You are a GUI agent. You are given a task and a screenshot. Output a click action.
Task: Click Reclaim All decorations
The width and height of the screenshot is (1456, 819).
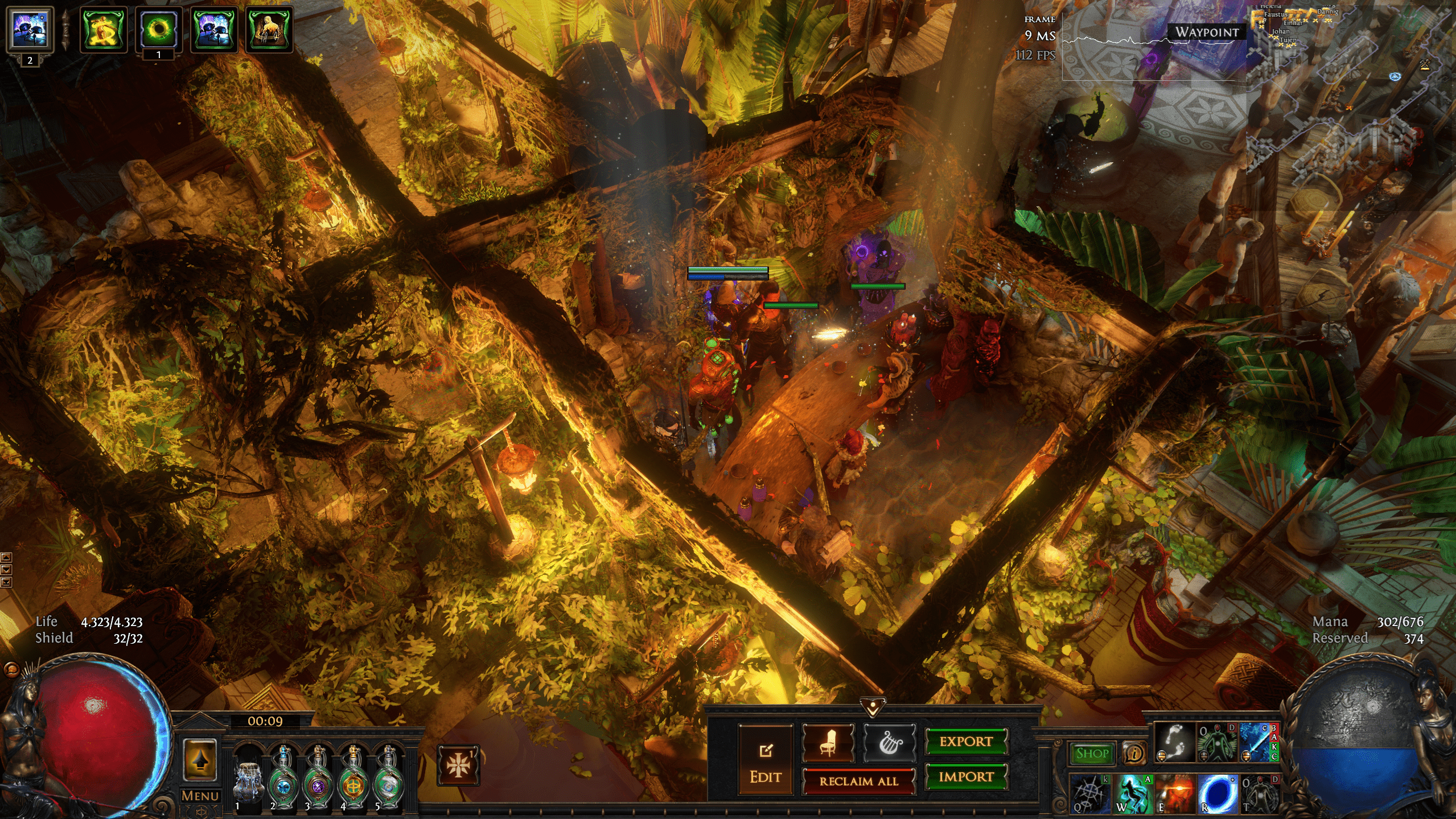click(x=858, y=781)
